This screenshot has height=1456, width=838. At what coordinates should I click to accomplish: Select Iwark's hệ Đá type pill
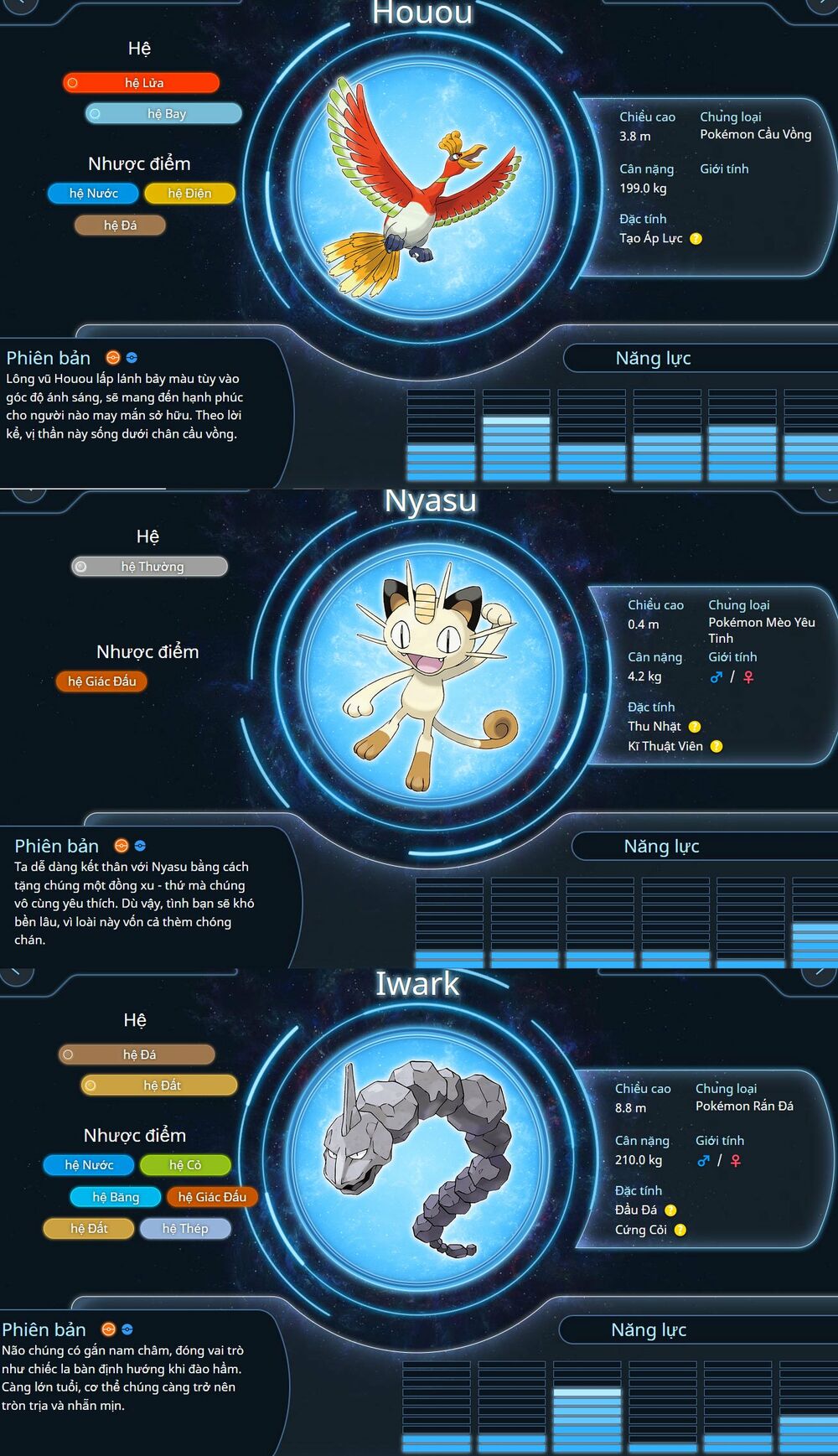click(x=137, y=1054)
